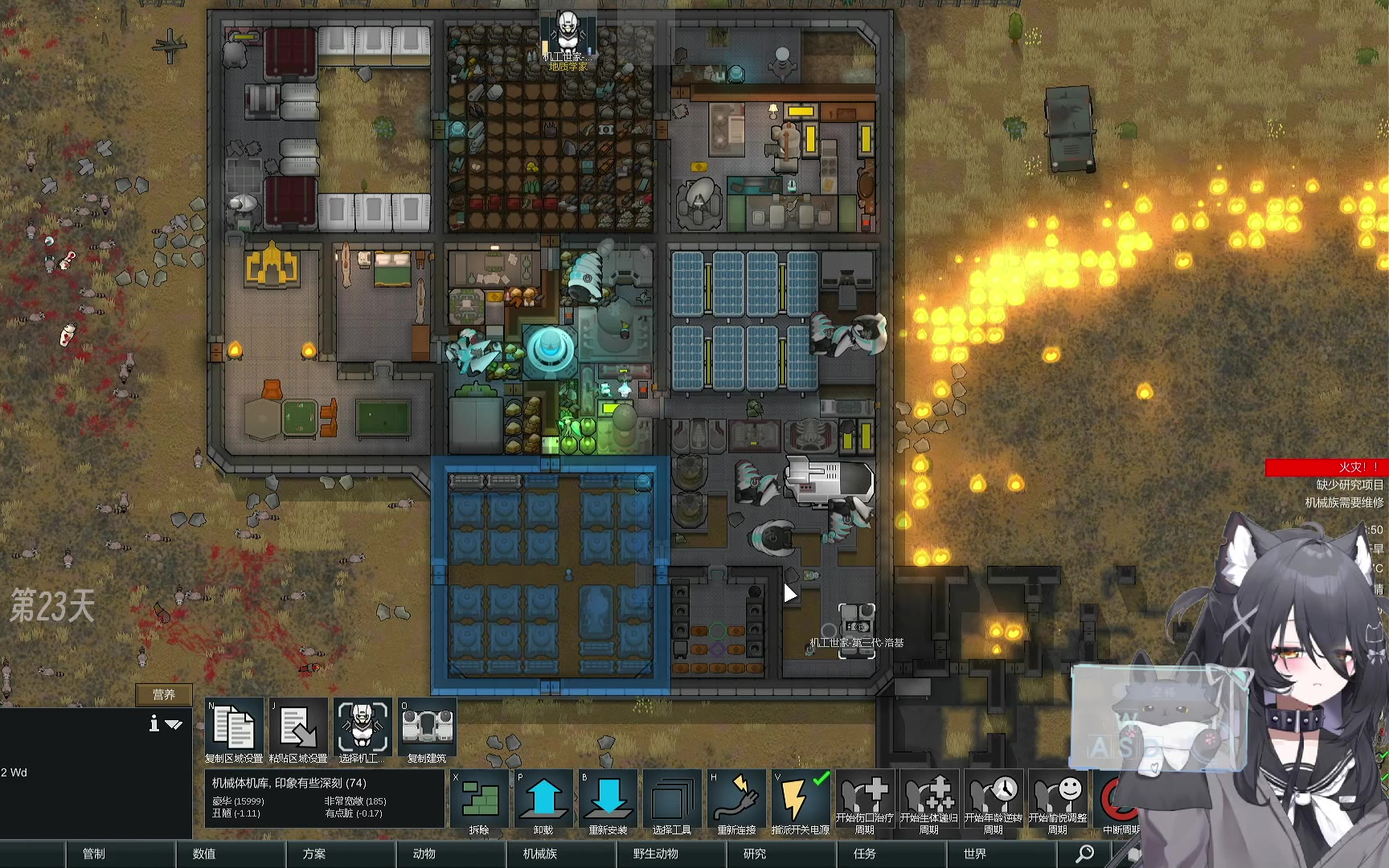The image size is (1389, 868).
Task: Paste zone settings with 粘贴区域设置
Action: [298, 730]
